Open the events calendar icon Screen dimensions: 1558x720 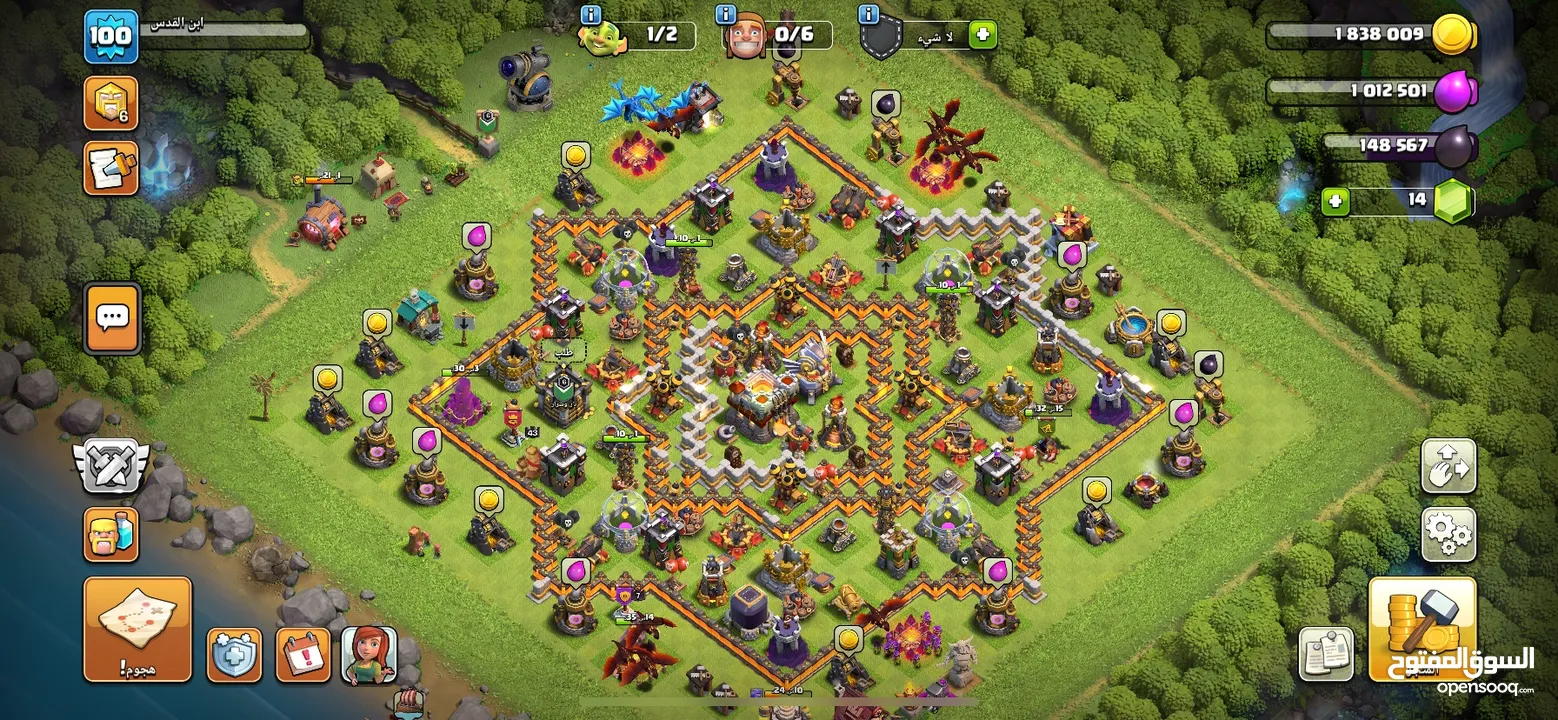303,655
